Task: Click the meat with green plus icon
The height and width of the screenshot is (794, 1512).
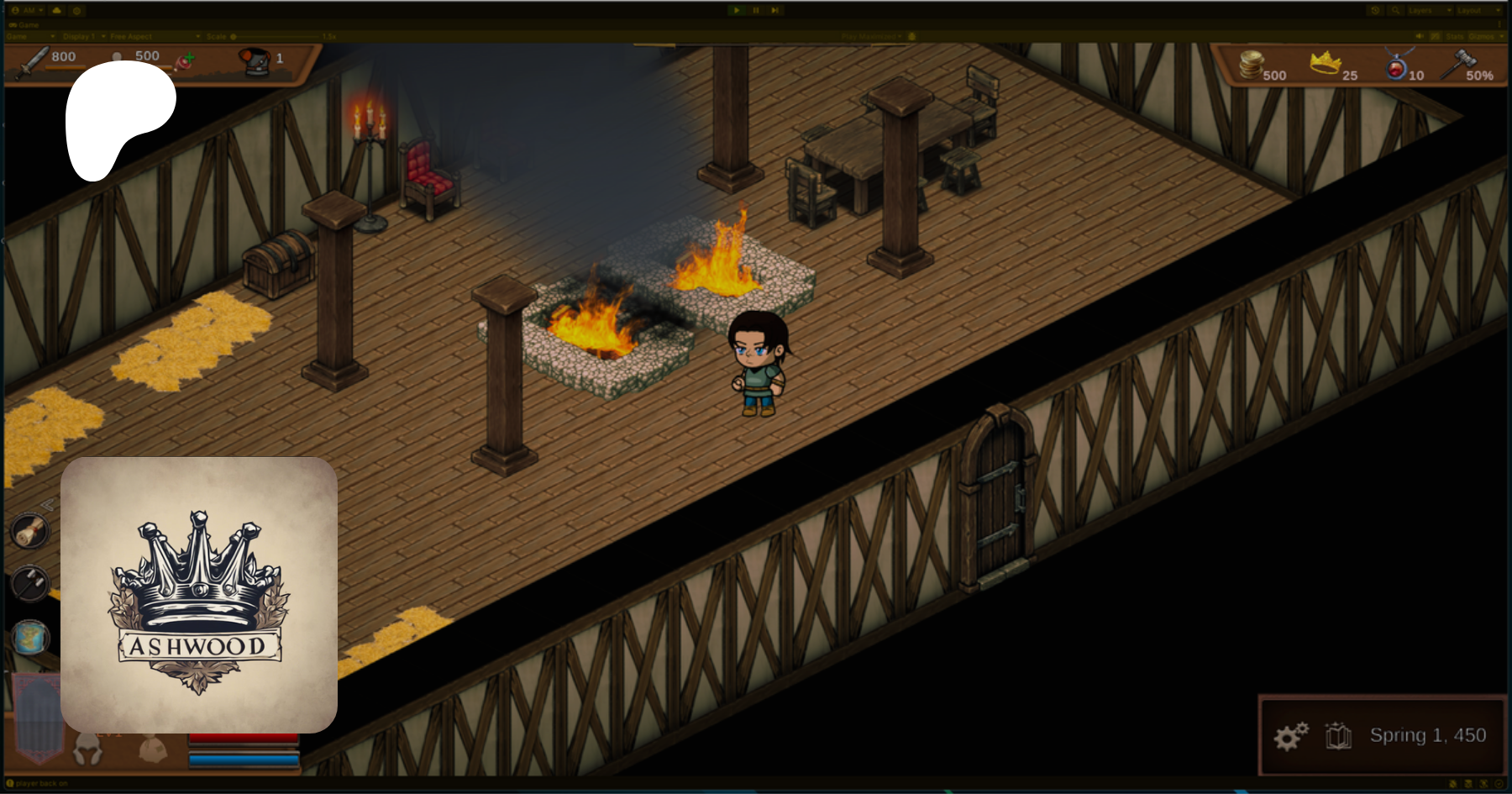Action: [185, 60]
